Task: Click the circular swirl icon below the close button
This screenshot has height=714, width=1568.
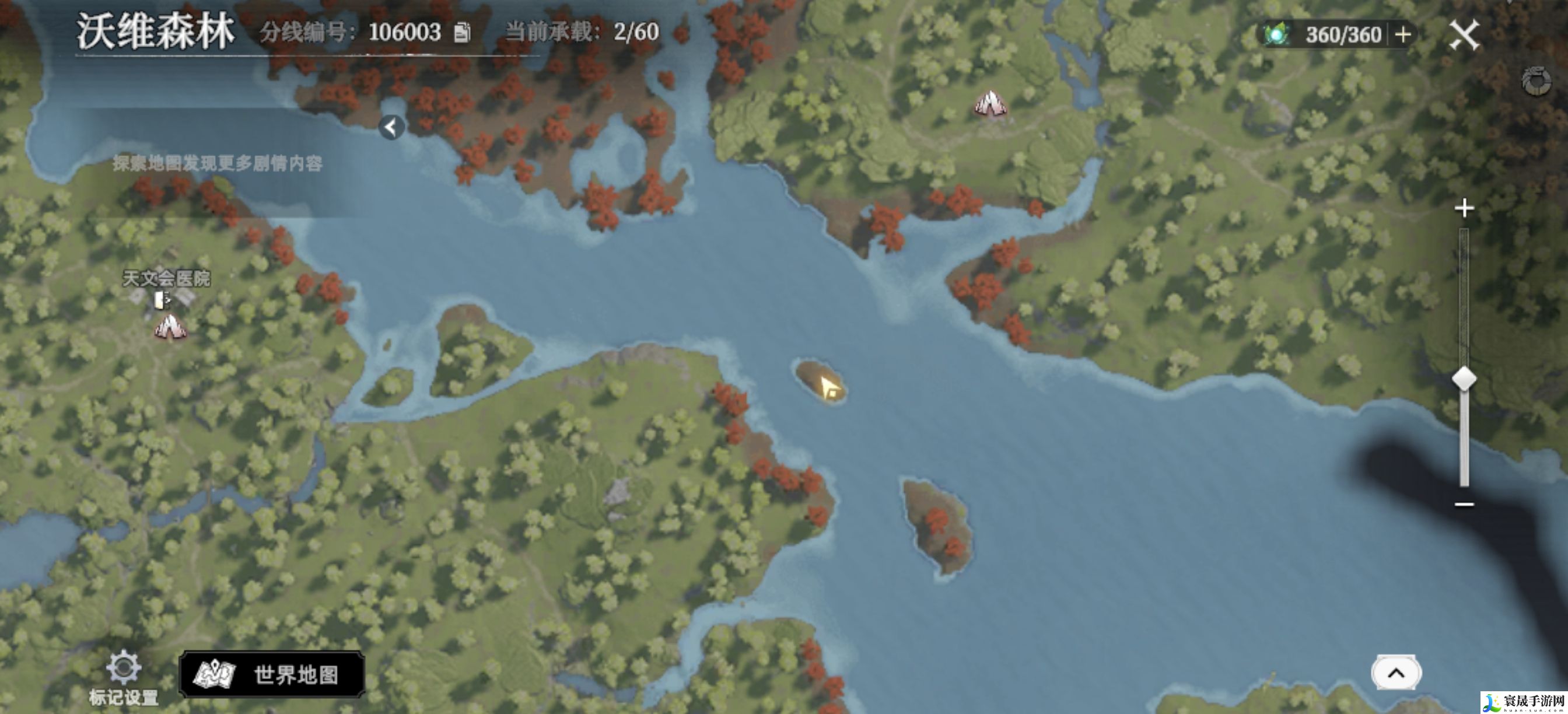Action: [x=1536, y=82]
